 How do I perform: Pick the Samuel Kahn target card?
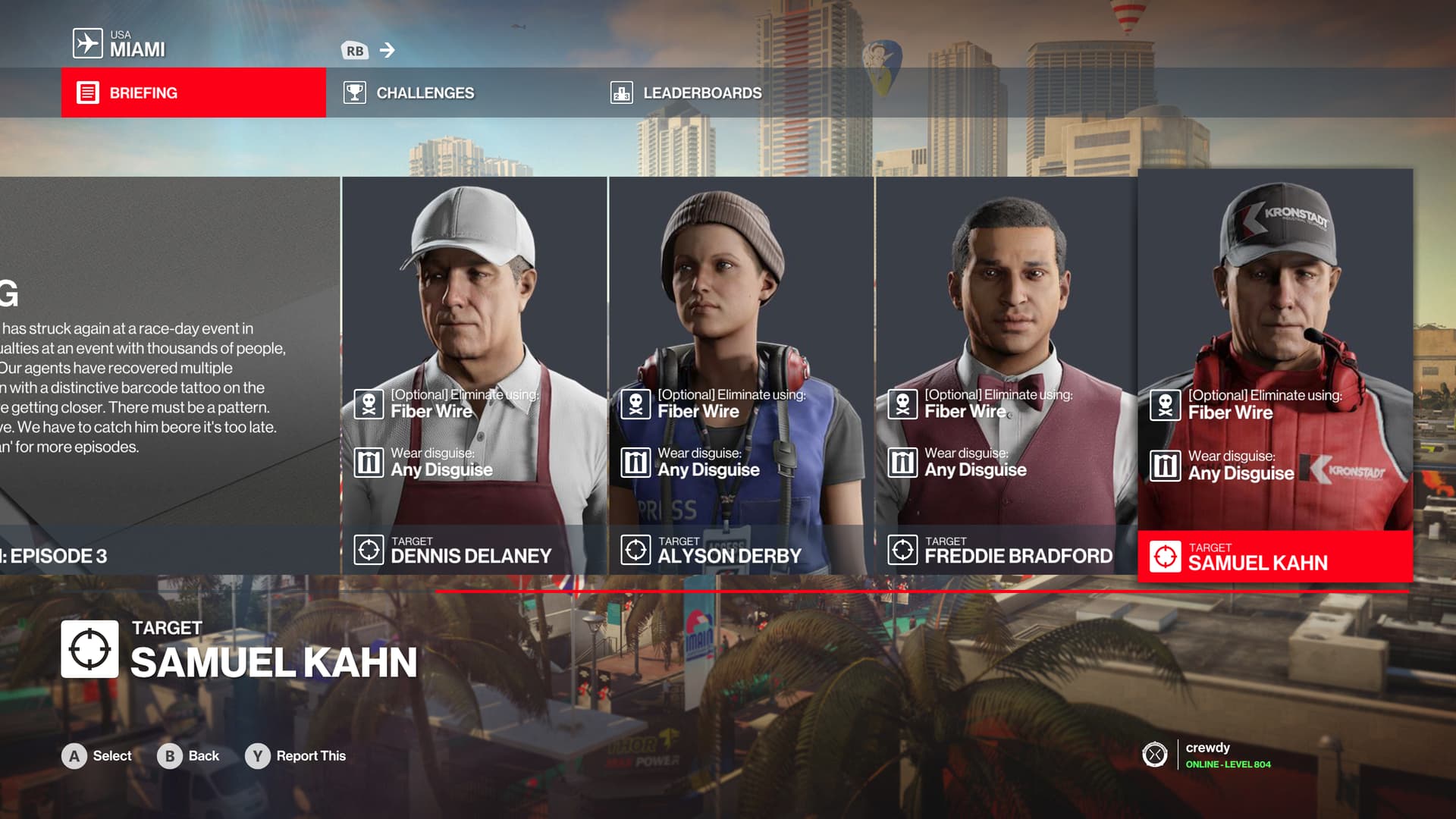[1275, 375]
